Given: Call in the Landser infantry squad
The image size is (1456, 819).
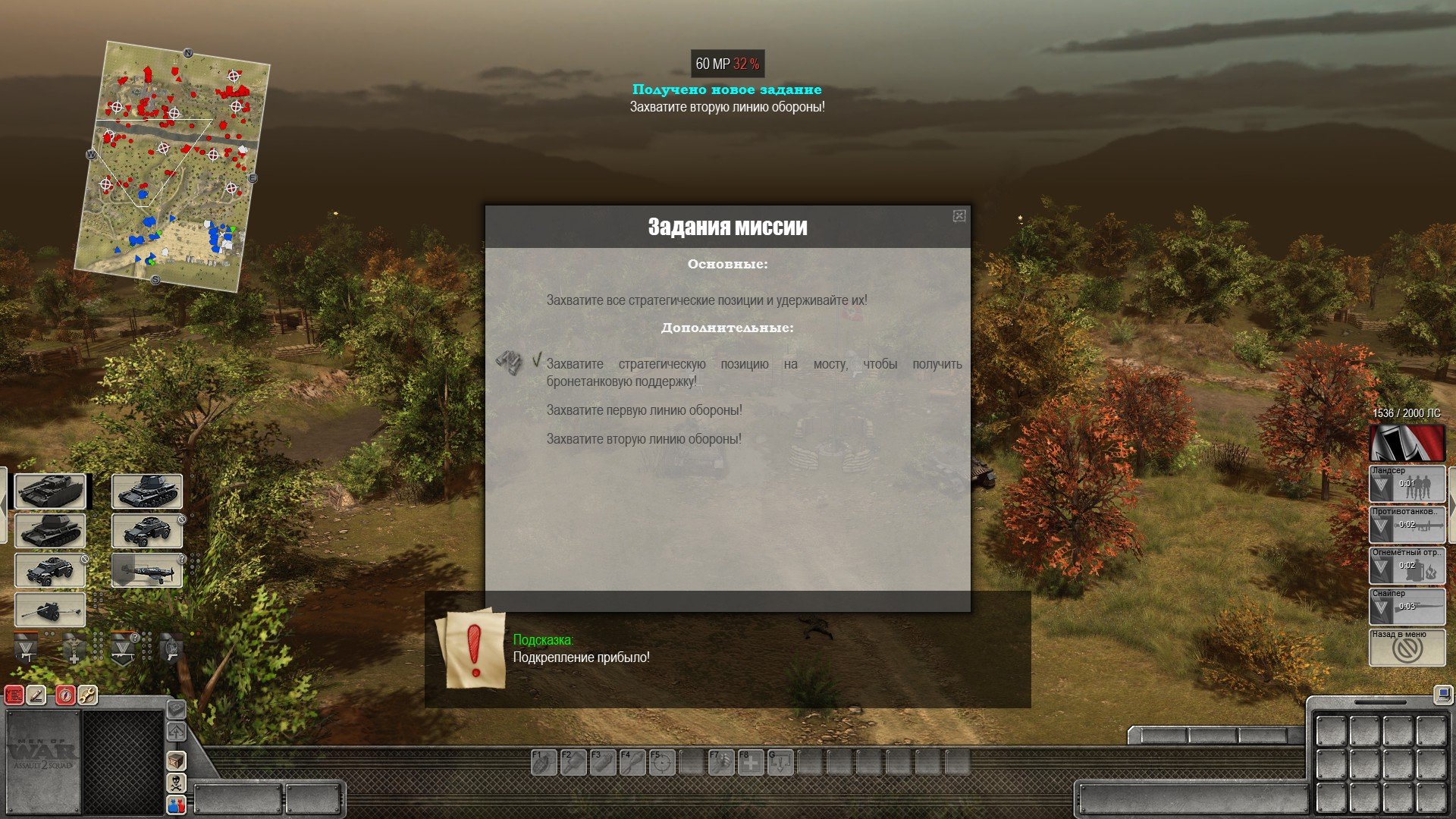Looking at the screenshot, I should pos(1407,485).
